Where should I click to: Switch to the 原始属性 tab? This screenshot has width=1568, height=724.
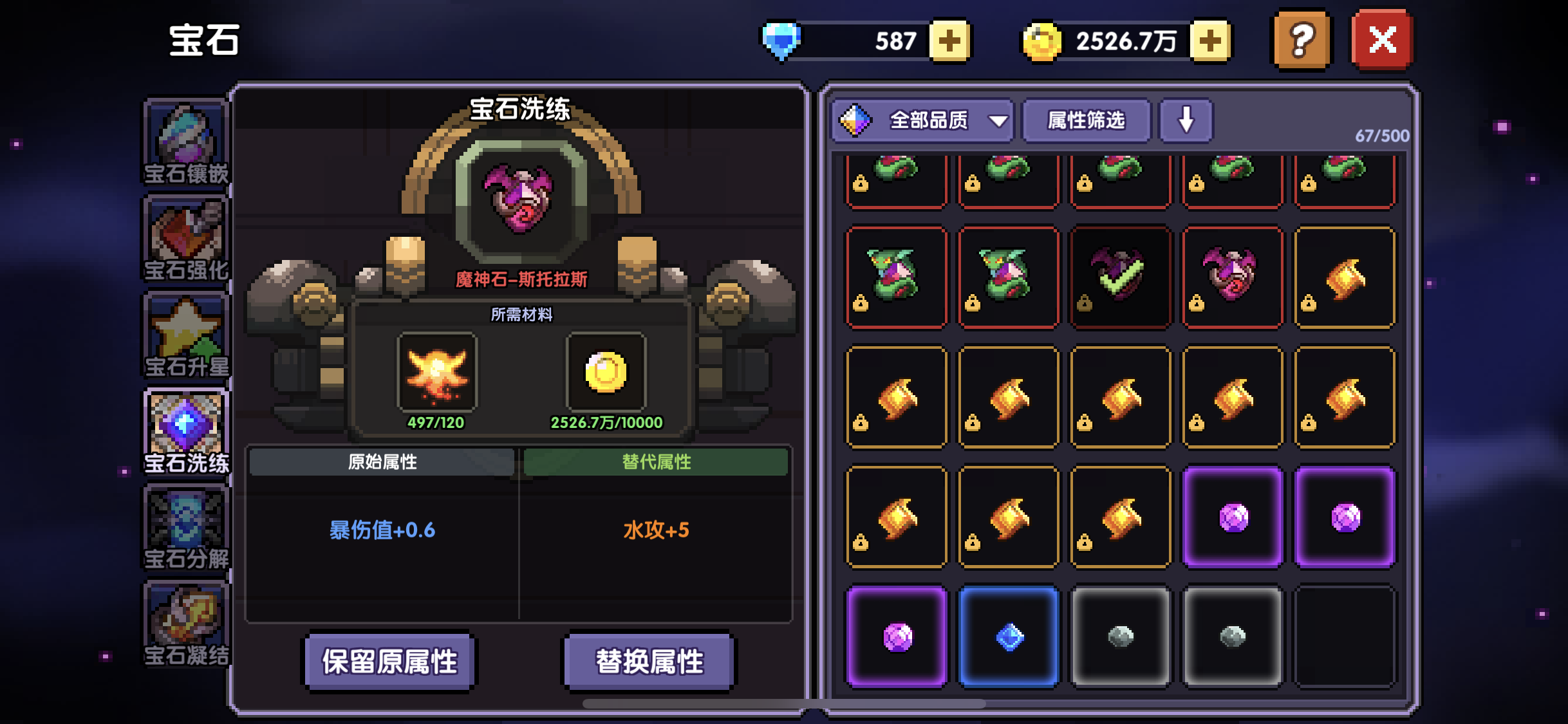pyautogui.click(x=383, y=462)
